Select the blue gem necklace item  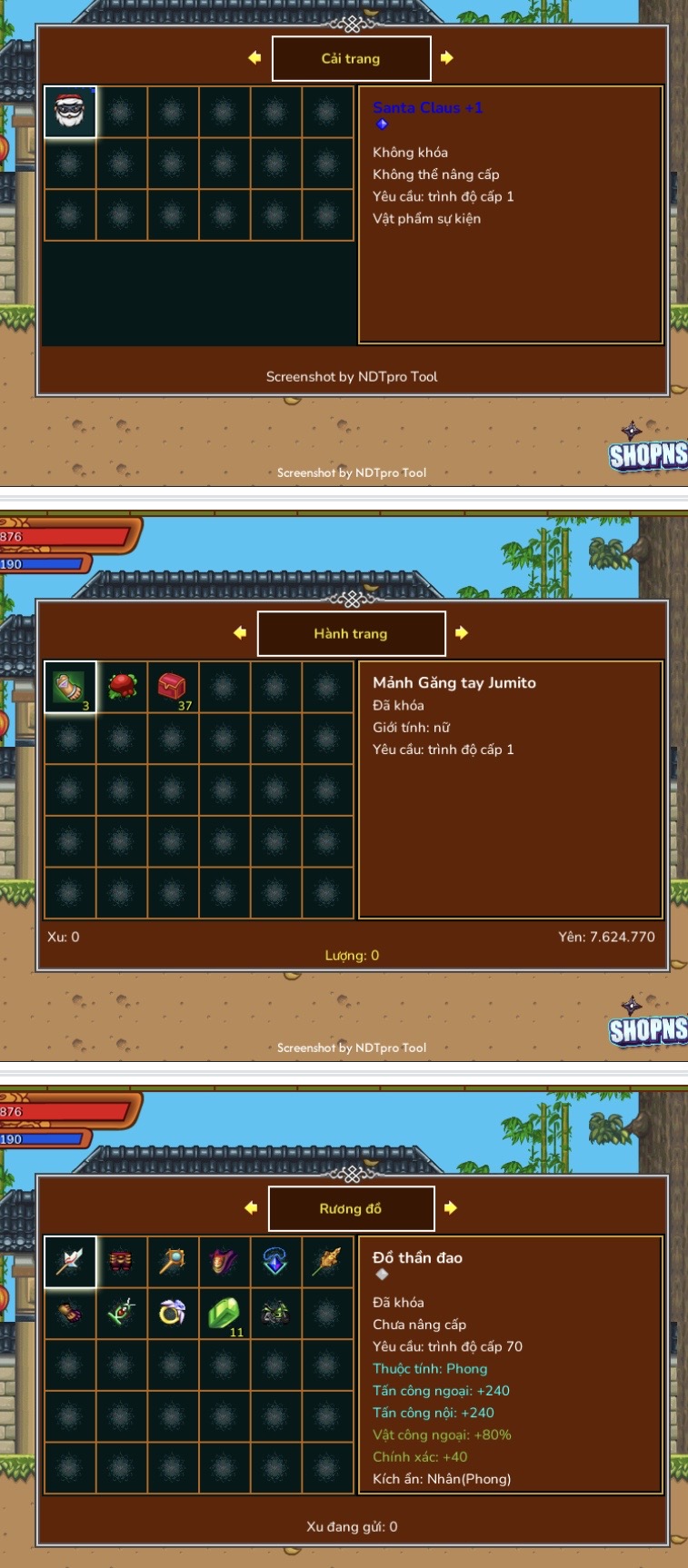(x=275, y=1262)
